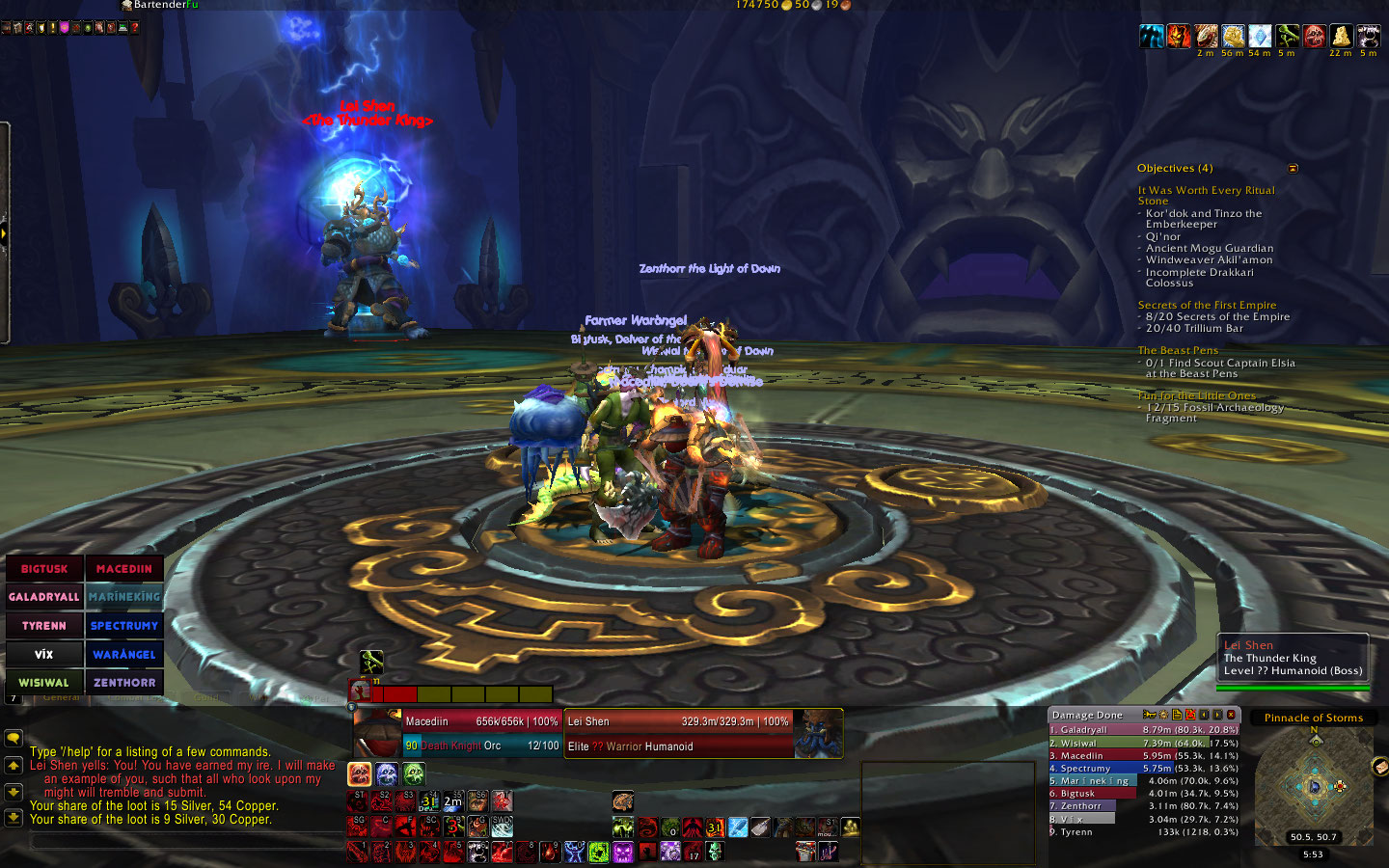Jump chat to bottom with the lowest arrow button
The width and height of the screenshot is (1389, 868).
coord(14,817)
